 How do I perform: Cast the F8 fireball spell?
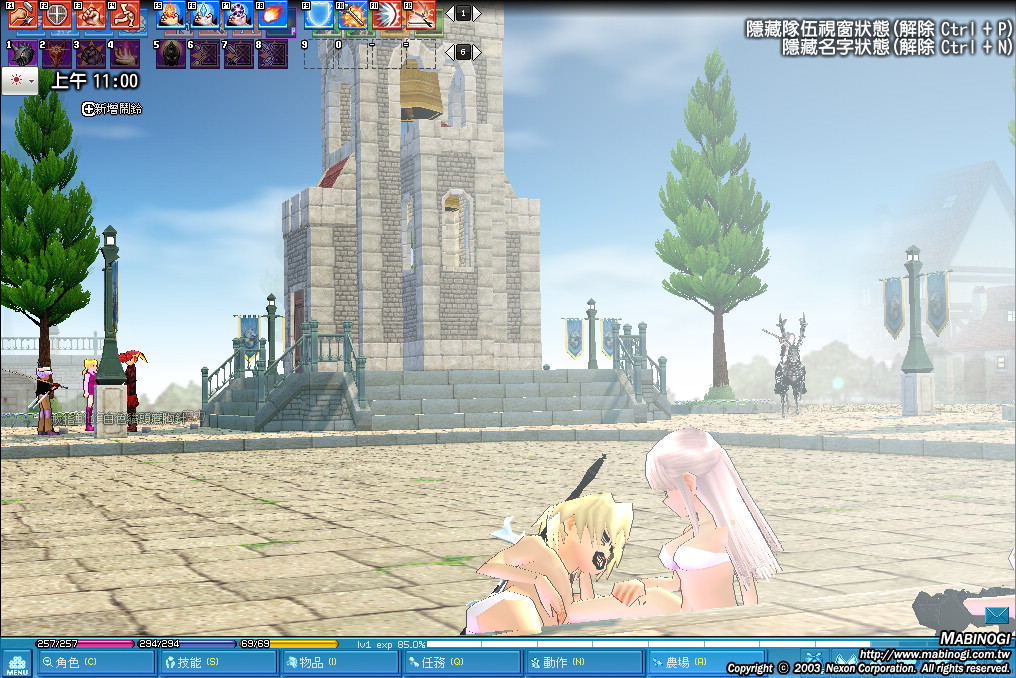click(x=272, y=15)
